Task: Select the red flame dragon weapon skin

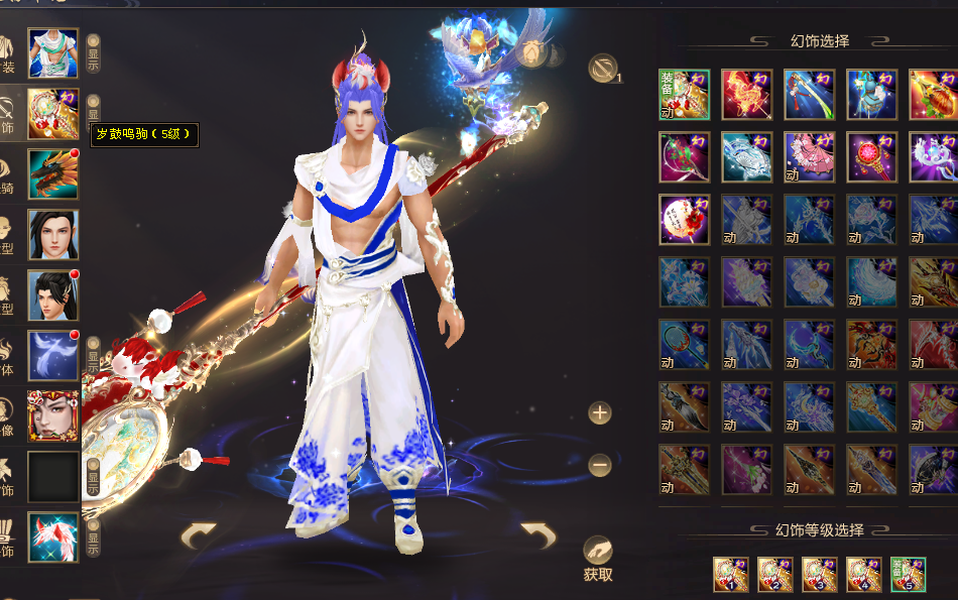Action: point(747,95)
